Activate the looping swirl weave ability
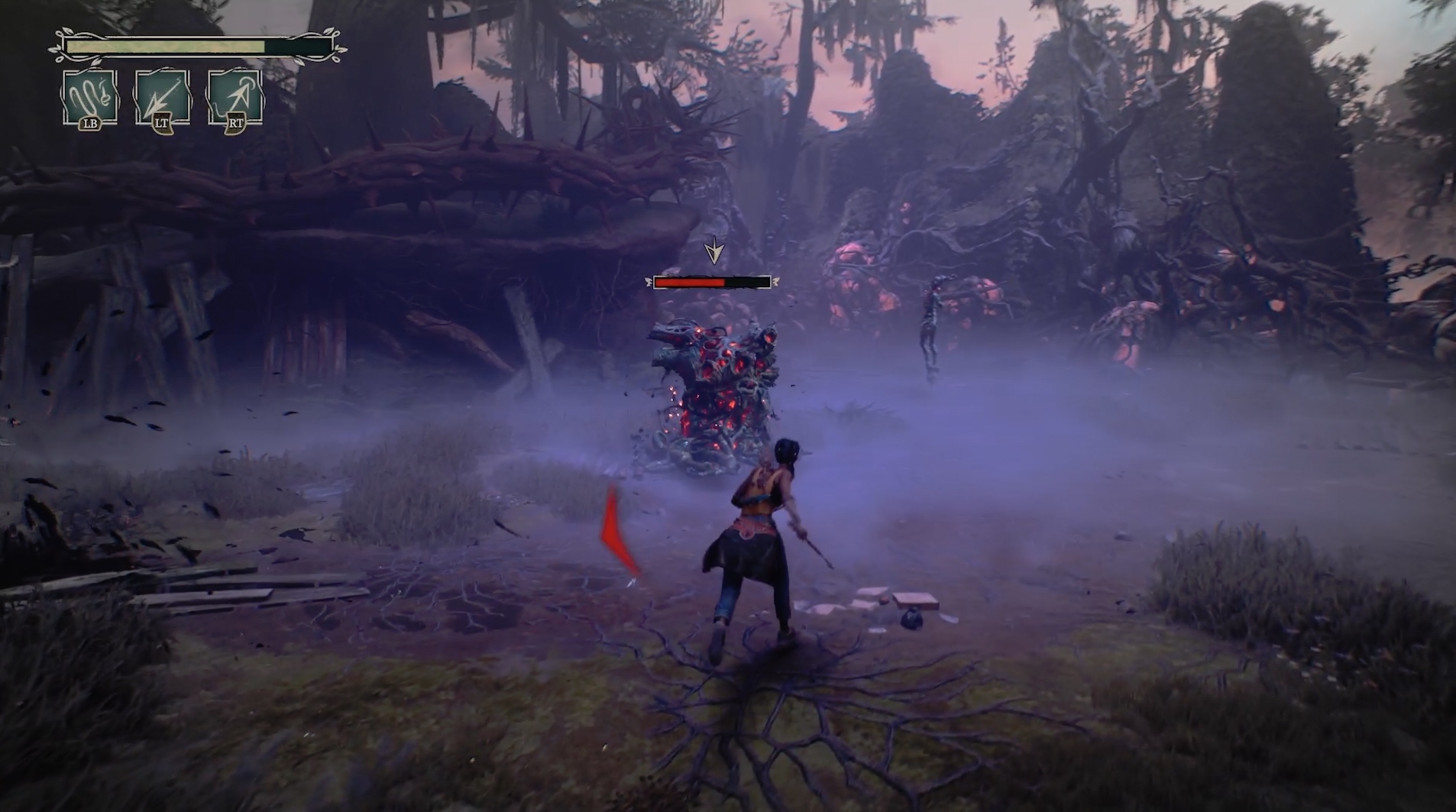This screenshot has width=1456, height=812. point(90,97)
